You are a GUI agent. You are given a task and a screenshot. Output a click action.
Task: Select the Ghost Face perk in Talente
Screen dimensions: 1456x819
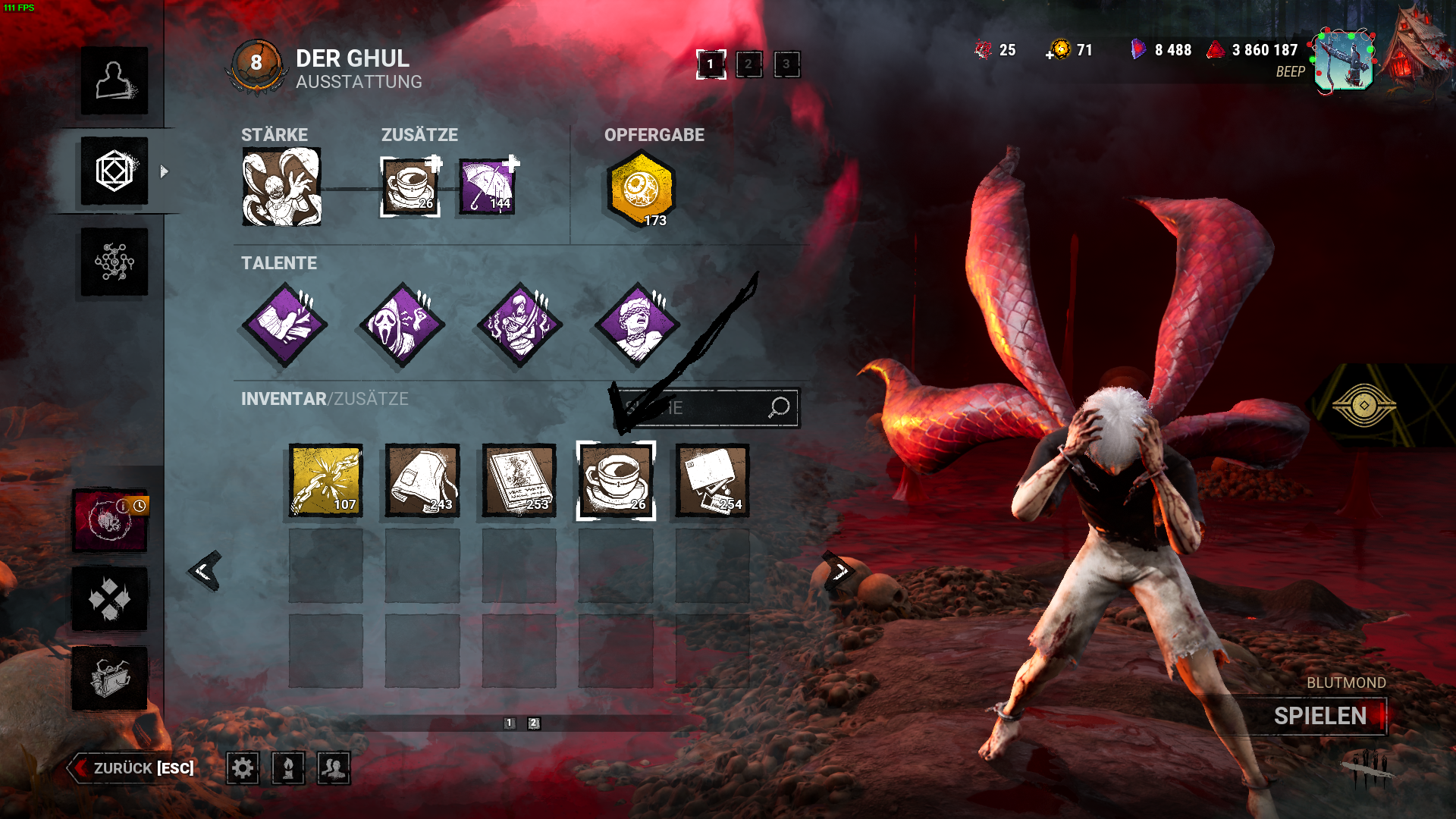pyautogui.click(x=402, y=325)
